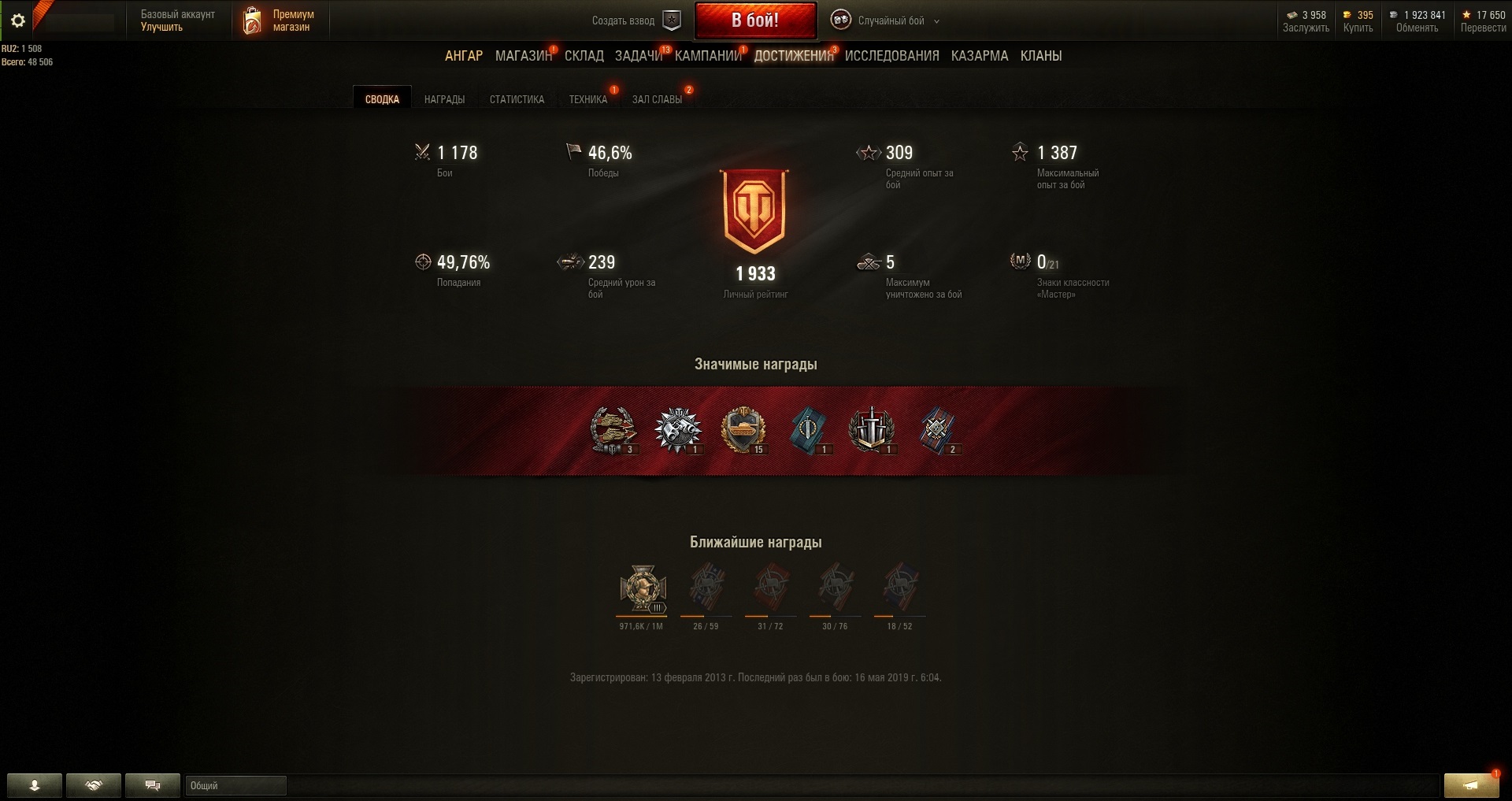Open the «КЛАНЫ» menu

[1040, 56]
